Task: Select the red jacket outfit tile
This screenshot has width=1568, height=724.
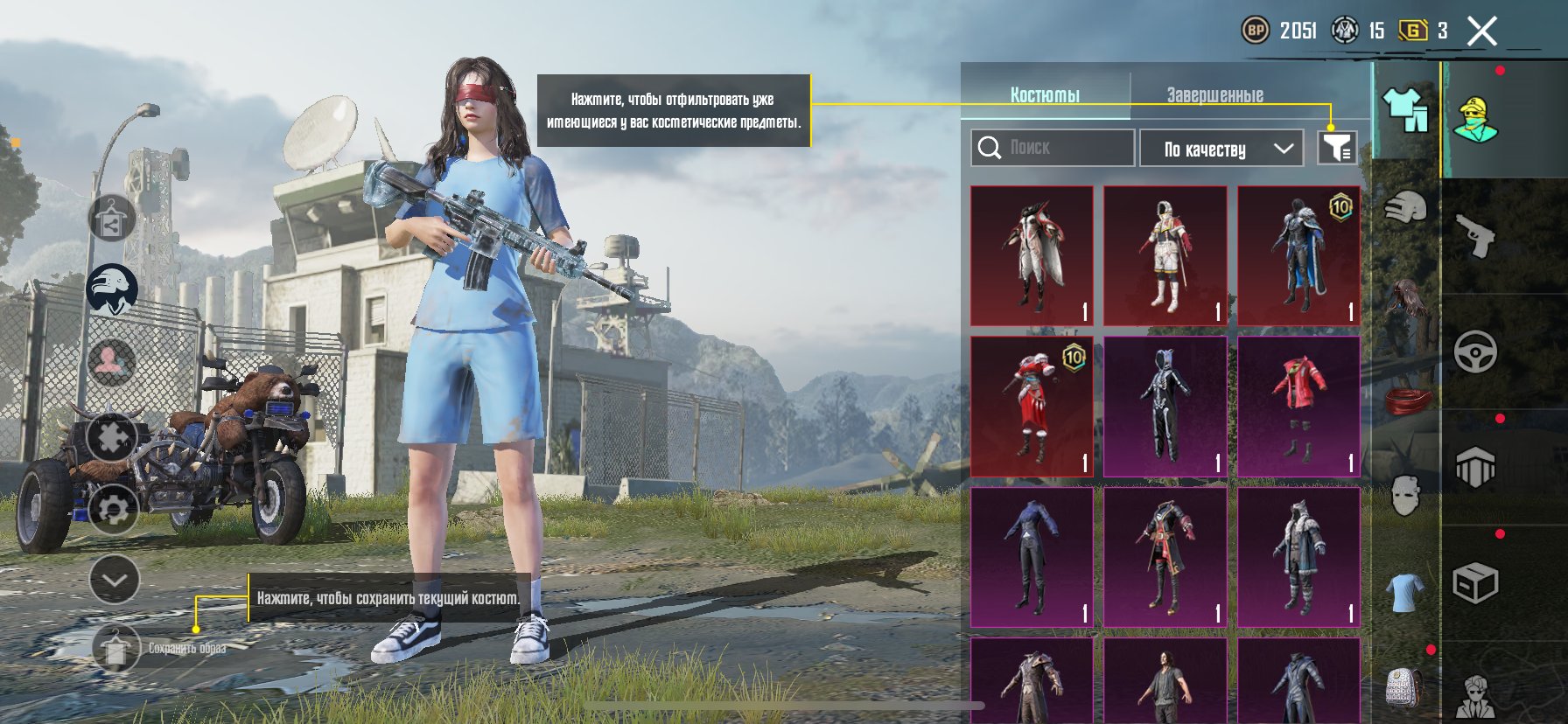Action: pyautogui.click(x=1298, y=407)
